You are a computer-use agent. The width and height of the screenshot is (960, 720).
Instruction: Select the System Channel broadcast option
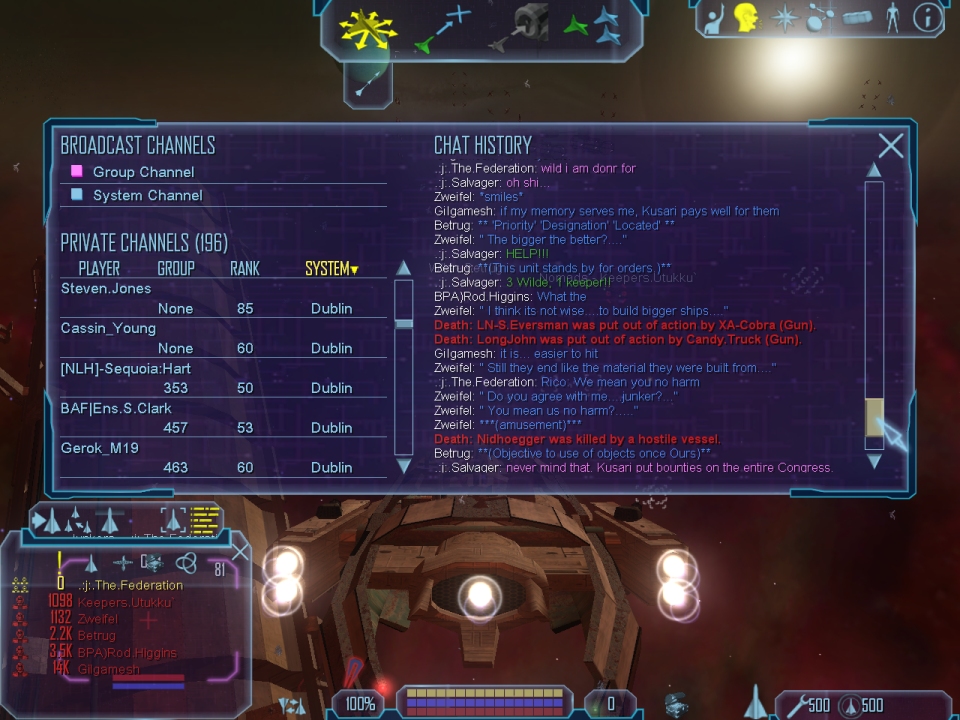coord(147,195)
